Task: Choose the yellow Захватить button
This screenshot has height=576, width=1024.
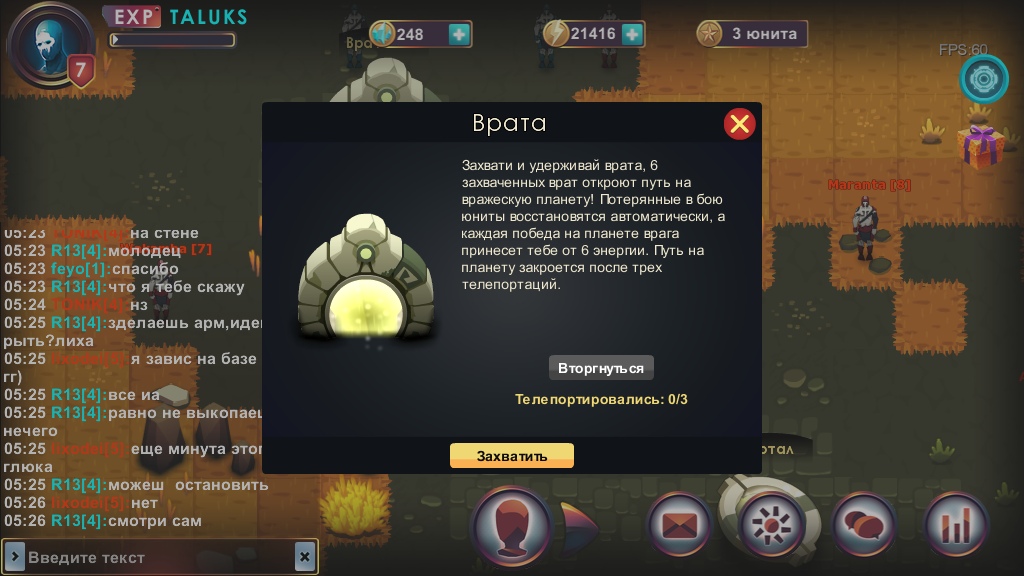Action: point(512,456)
